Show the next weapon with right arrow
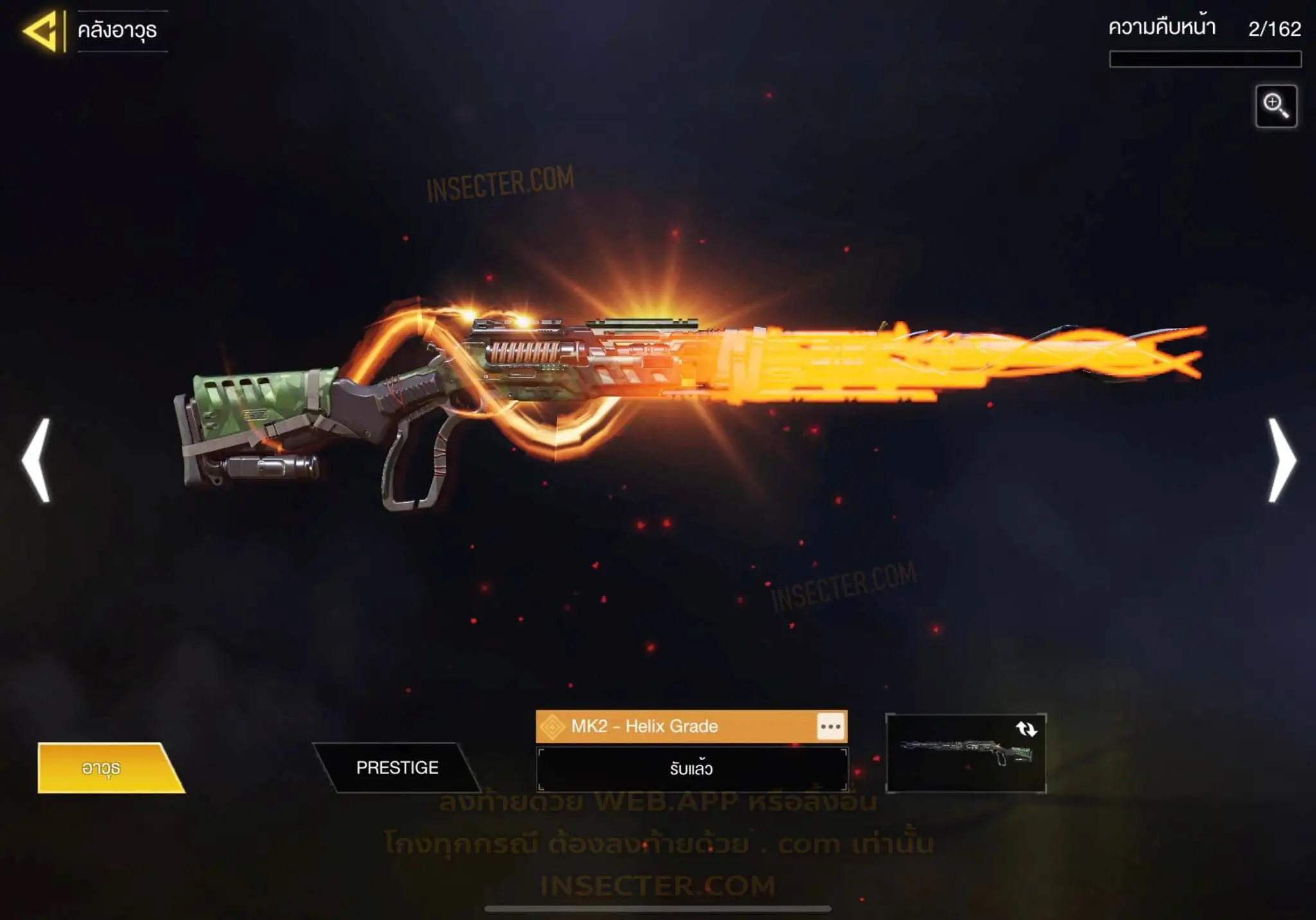 [x=1281, y=460]
